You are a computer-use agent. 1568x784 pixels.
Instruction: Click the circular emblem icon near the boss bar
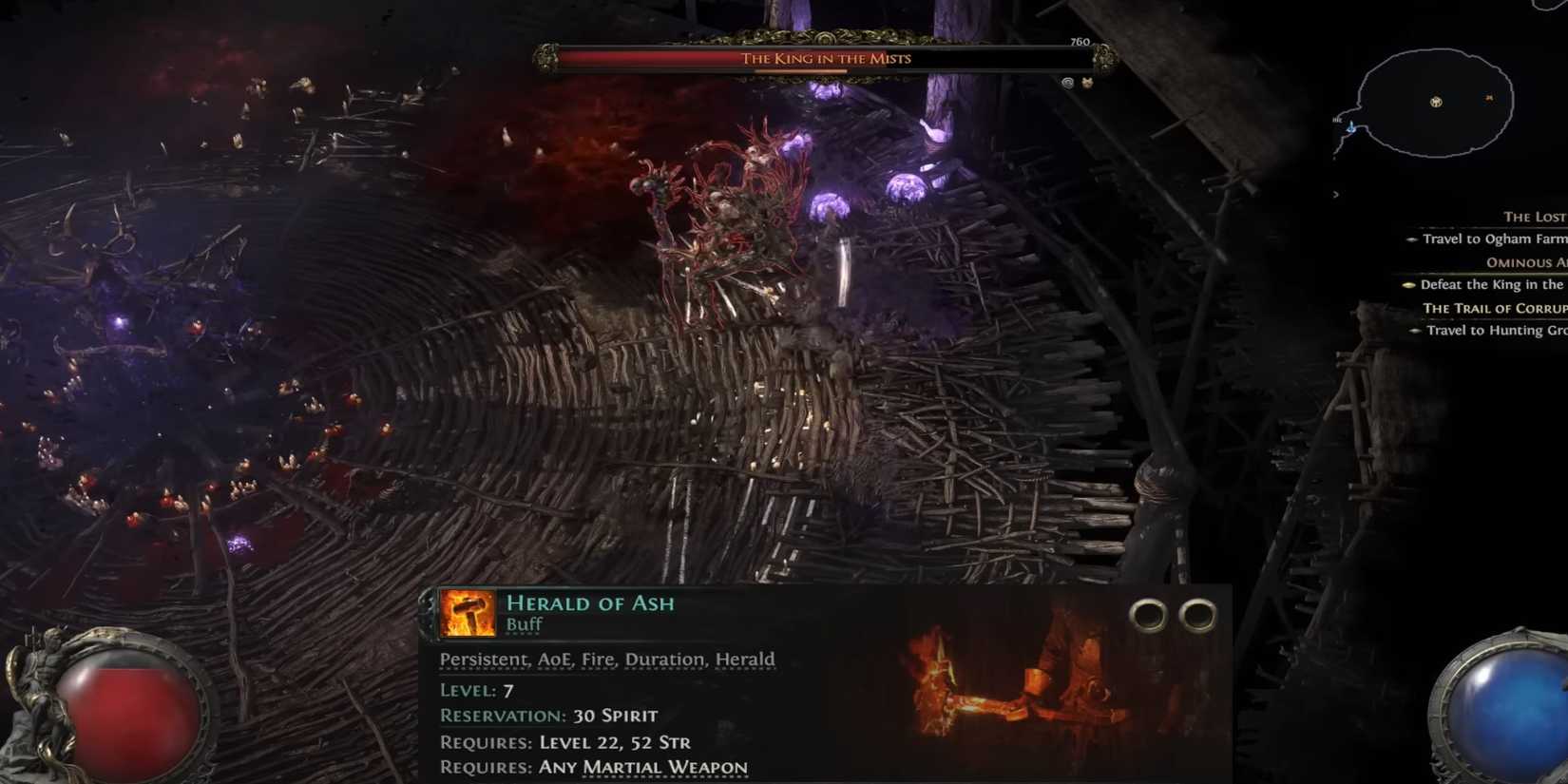point(1067,83)
